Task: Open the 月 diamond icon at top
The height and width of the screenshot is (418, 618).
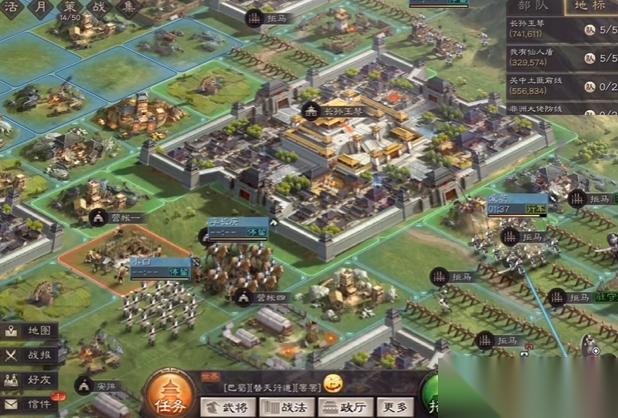Action: click(x=41, y=8)
